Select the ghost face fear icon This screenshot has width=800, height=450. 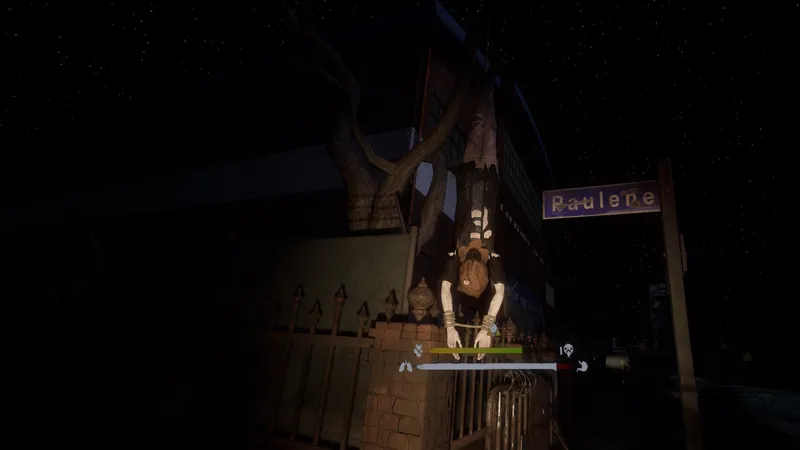click(566, 350)
